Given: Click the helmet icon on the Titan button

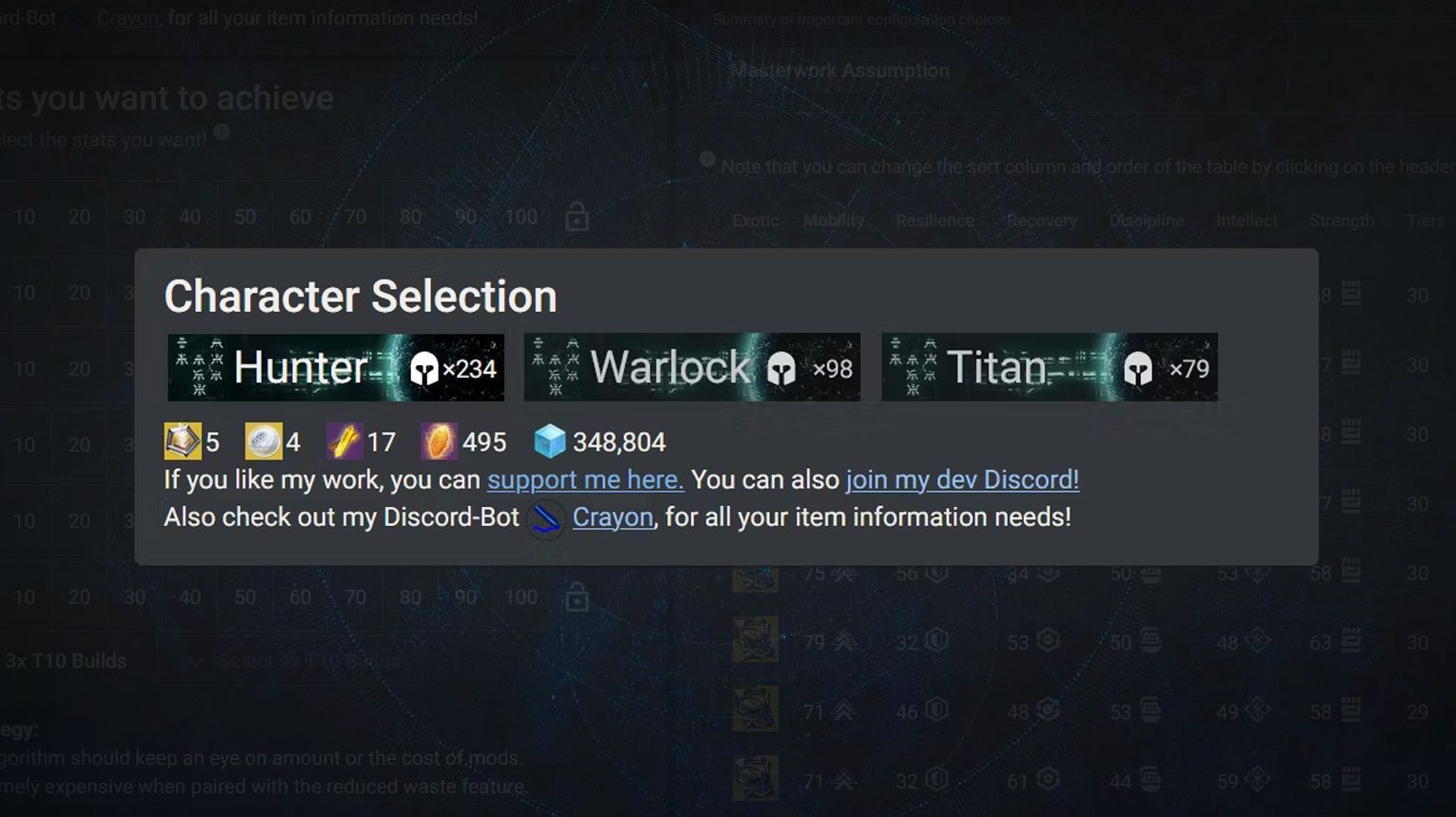Looking at the screenshot, I should tap(1138, 366).
